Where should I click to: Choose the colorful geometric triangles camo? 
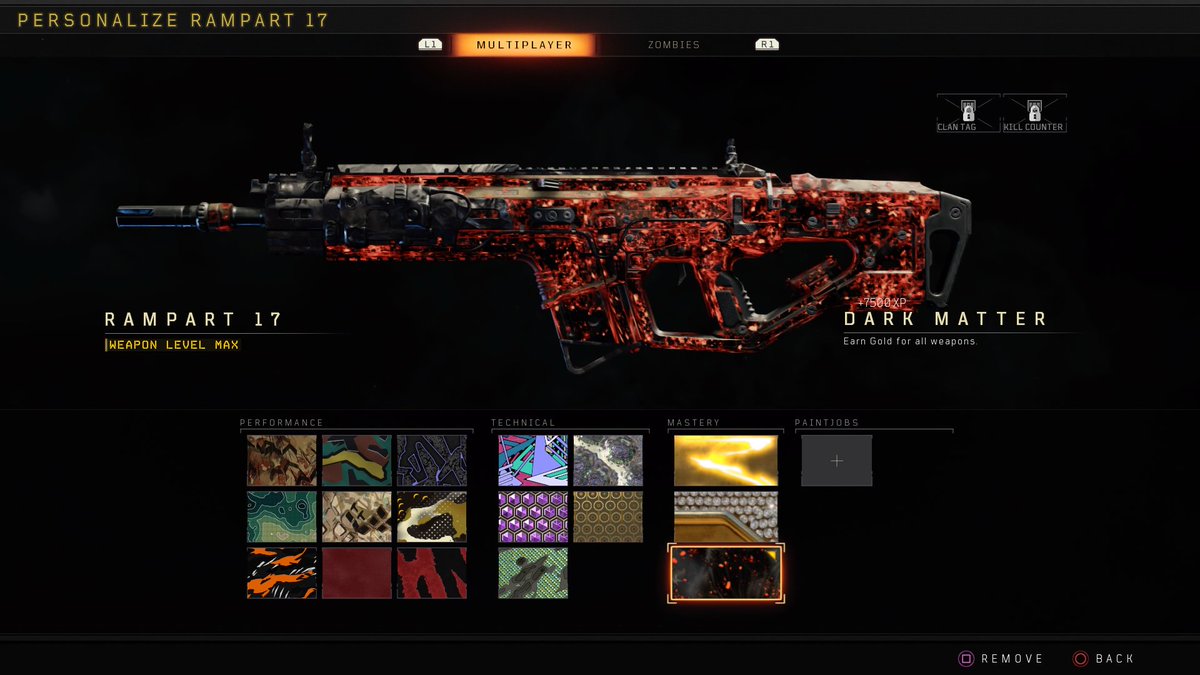coord(533,461)
